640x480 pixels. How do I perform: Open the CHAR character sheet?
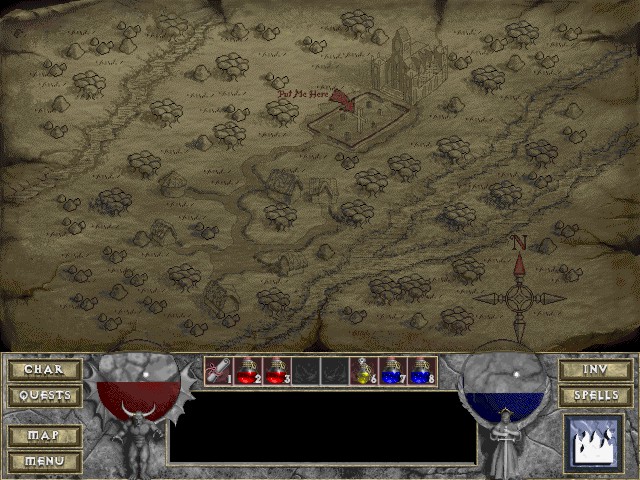click(x=44, y=370)
